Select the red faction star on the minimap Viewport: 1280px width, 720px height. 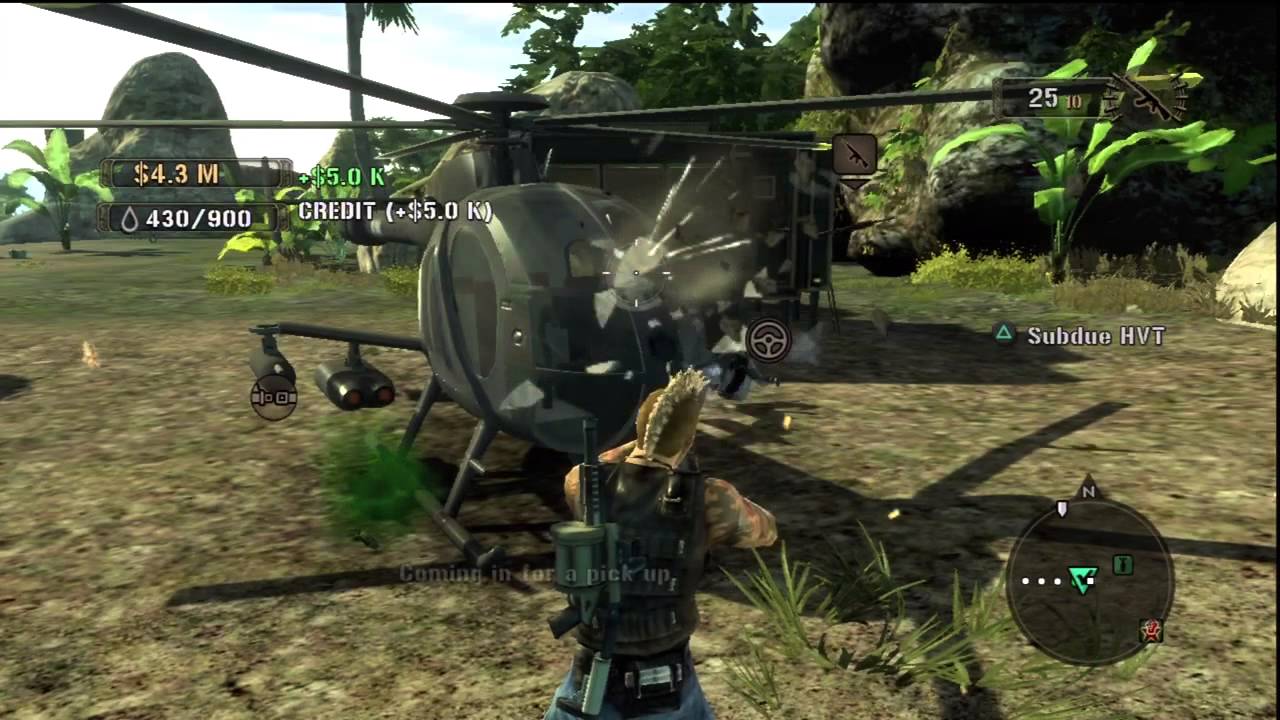point(1151,631)
